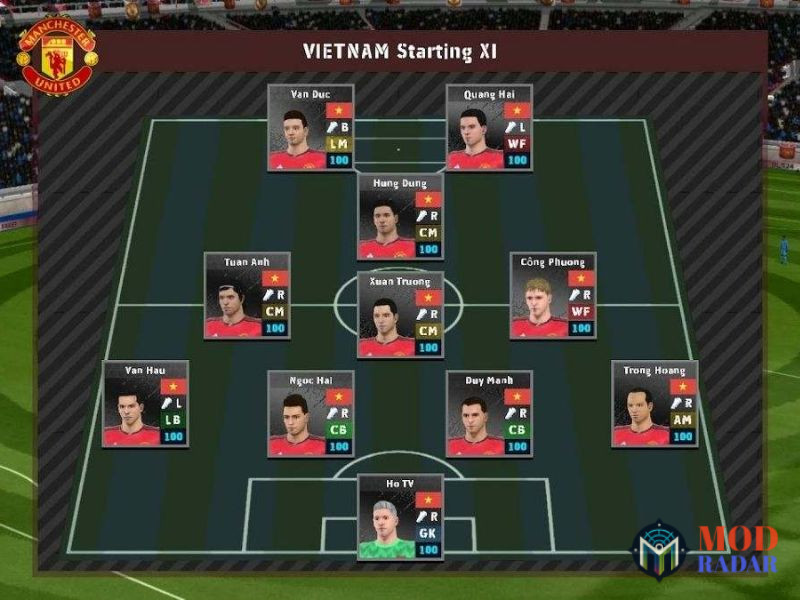Image resolution: width=800 pixels, height=600 pixels.
Task: Select Duy Manh's player card
Action: (489, 413)
